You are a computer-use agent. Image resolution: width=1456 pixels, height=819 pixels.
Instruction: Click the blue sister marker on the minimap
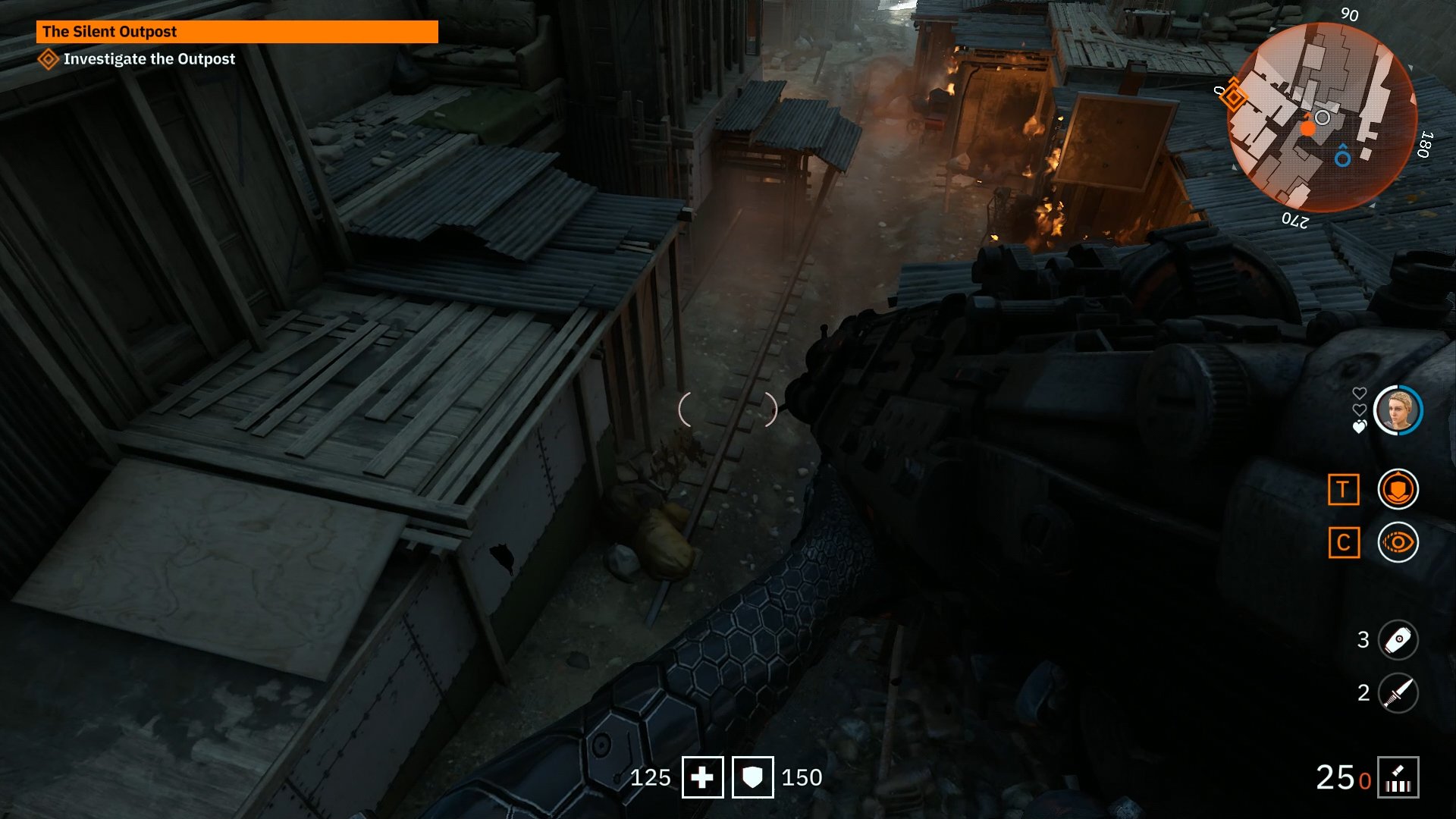tap(1342, 158)
